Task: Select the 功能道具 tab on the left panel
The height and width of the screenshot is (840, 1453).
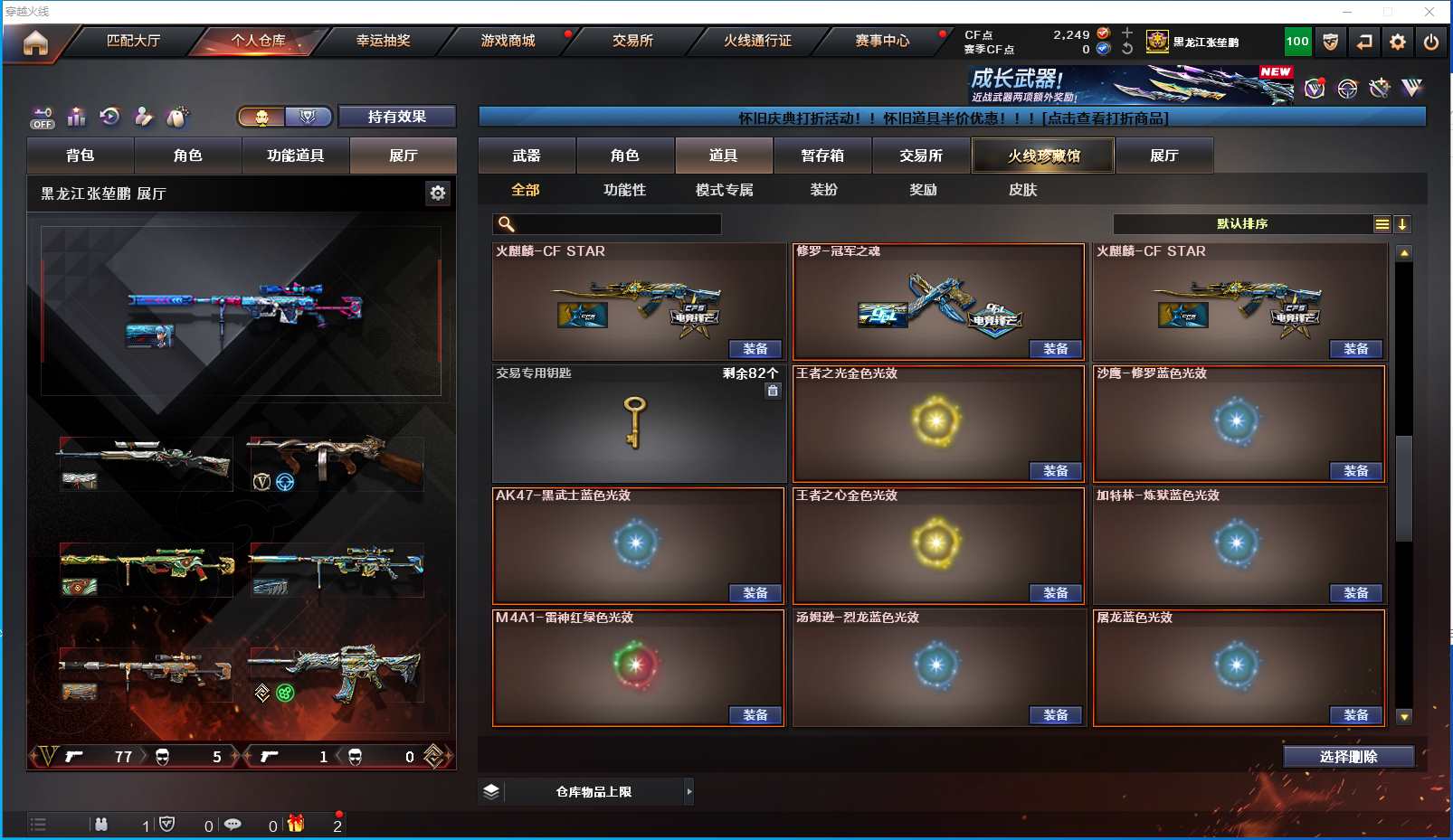Action: [x=295, y=156]
